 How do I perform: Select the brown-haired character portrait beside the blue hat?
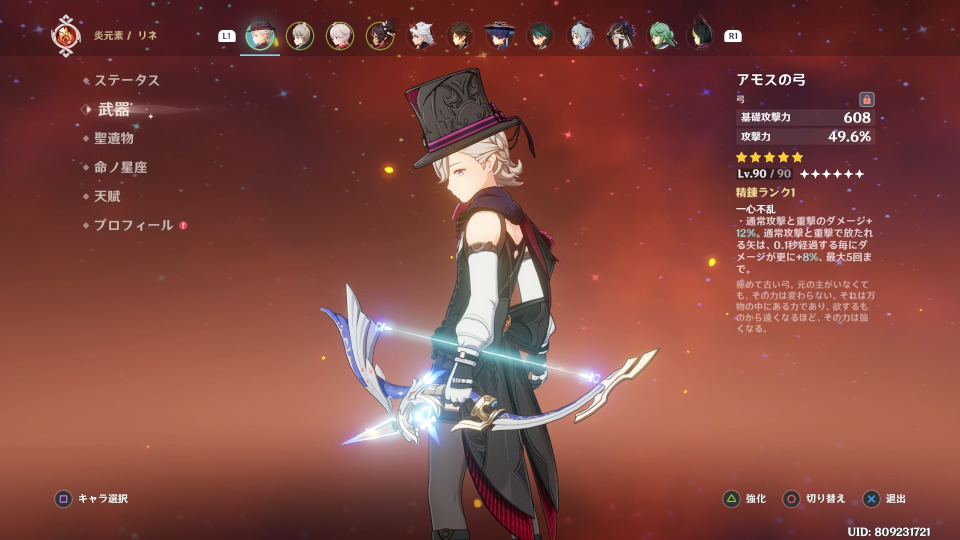pyautogui.click(x=460, y=36)
